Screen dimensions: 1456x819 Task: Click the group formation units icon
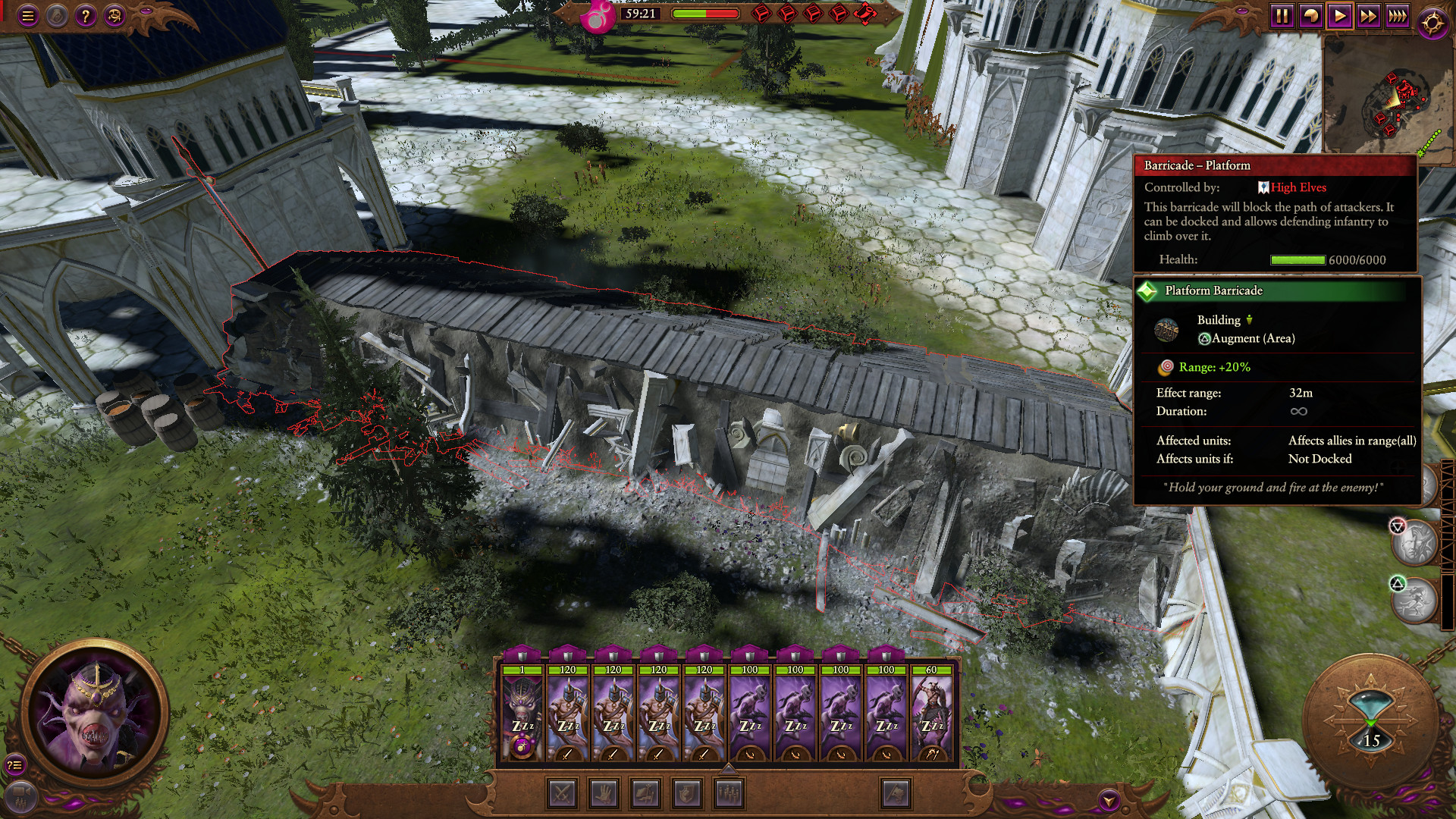click(x=729, y=794)
